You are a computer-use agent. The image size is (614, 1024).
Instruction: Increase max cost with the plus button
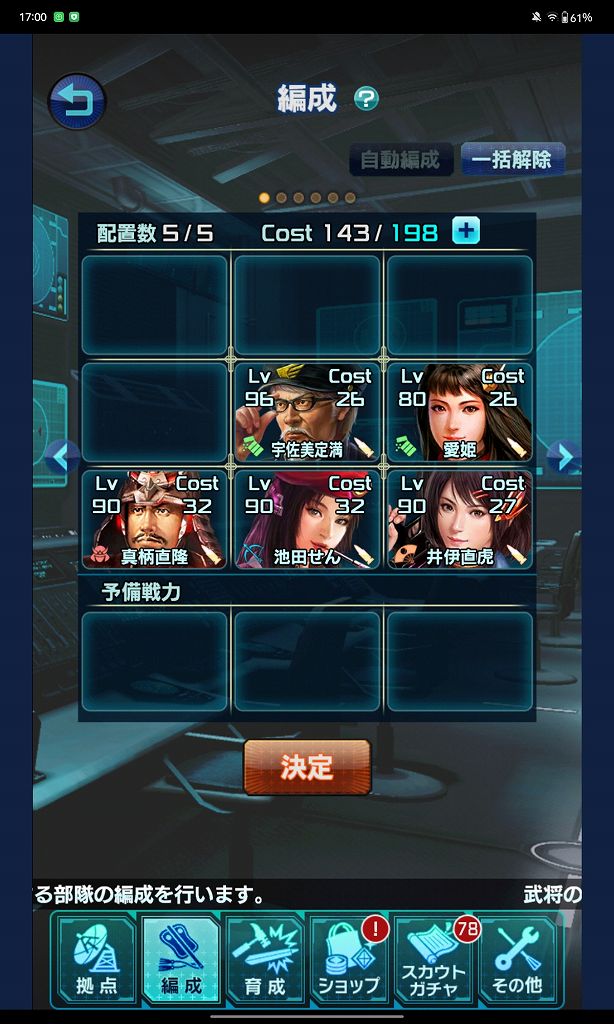(x=466, y=232)
